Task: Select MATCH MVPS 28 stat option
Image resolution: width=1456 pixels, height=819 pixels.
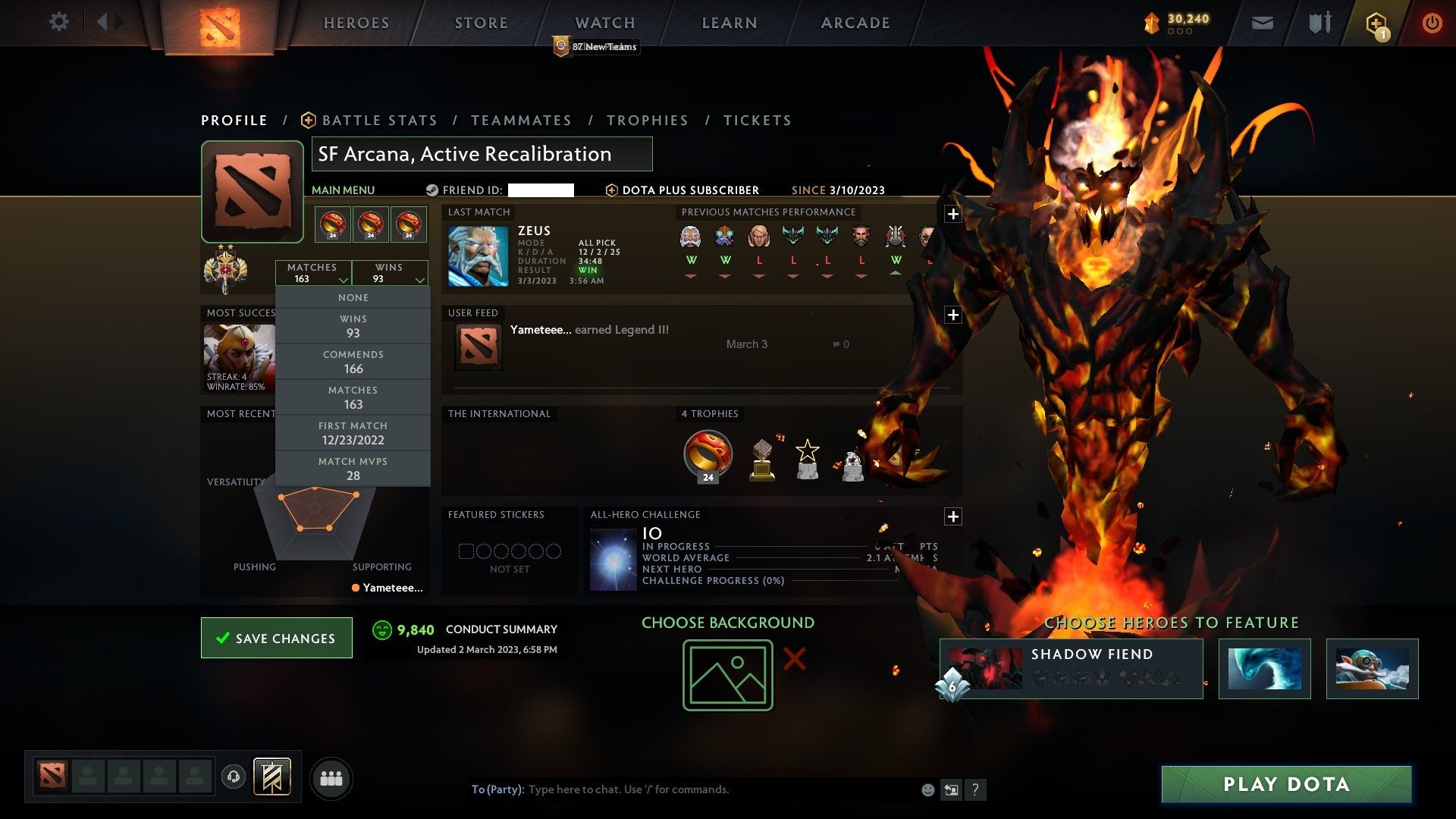Action: (353, 468)
